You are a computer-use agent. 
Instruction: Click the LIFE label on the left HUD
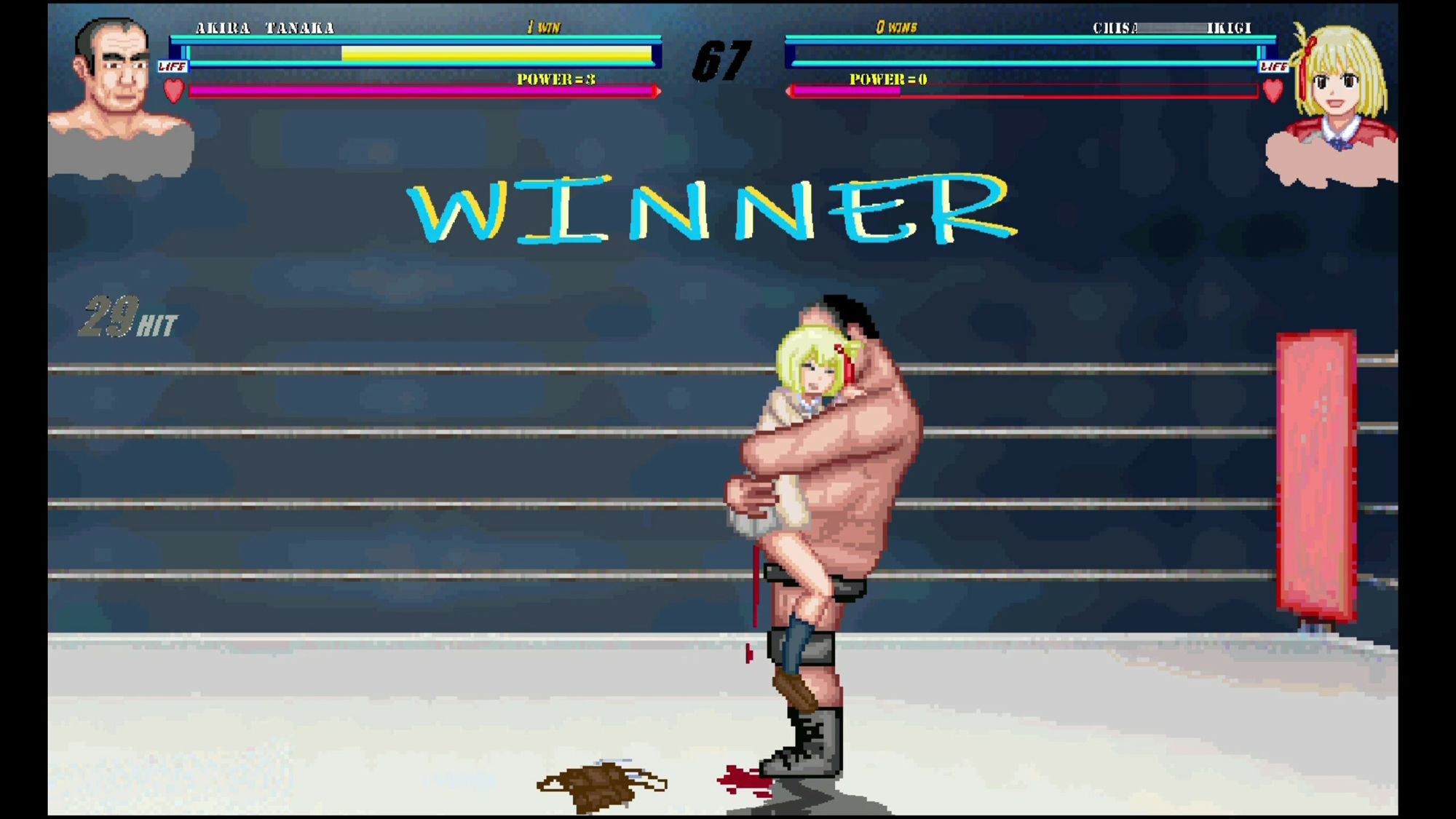[x=173, y=66]
